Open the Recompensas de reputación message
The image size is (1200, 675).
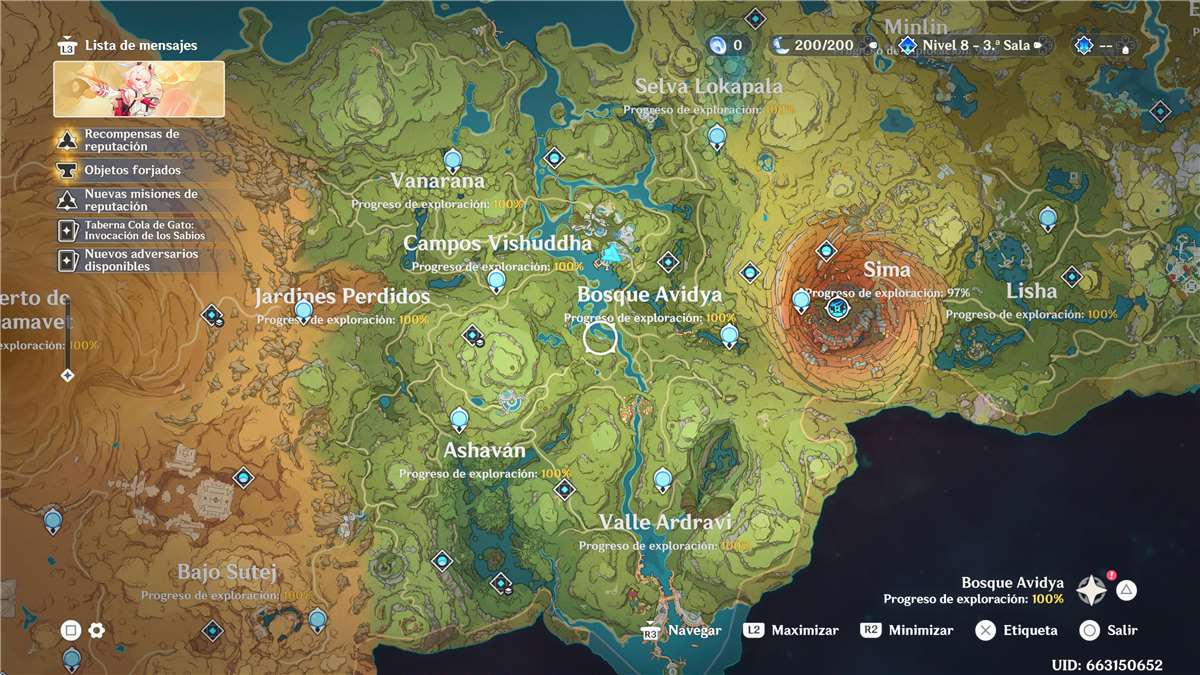pos(130,140)
